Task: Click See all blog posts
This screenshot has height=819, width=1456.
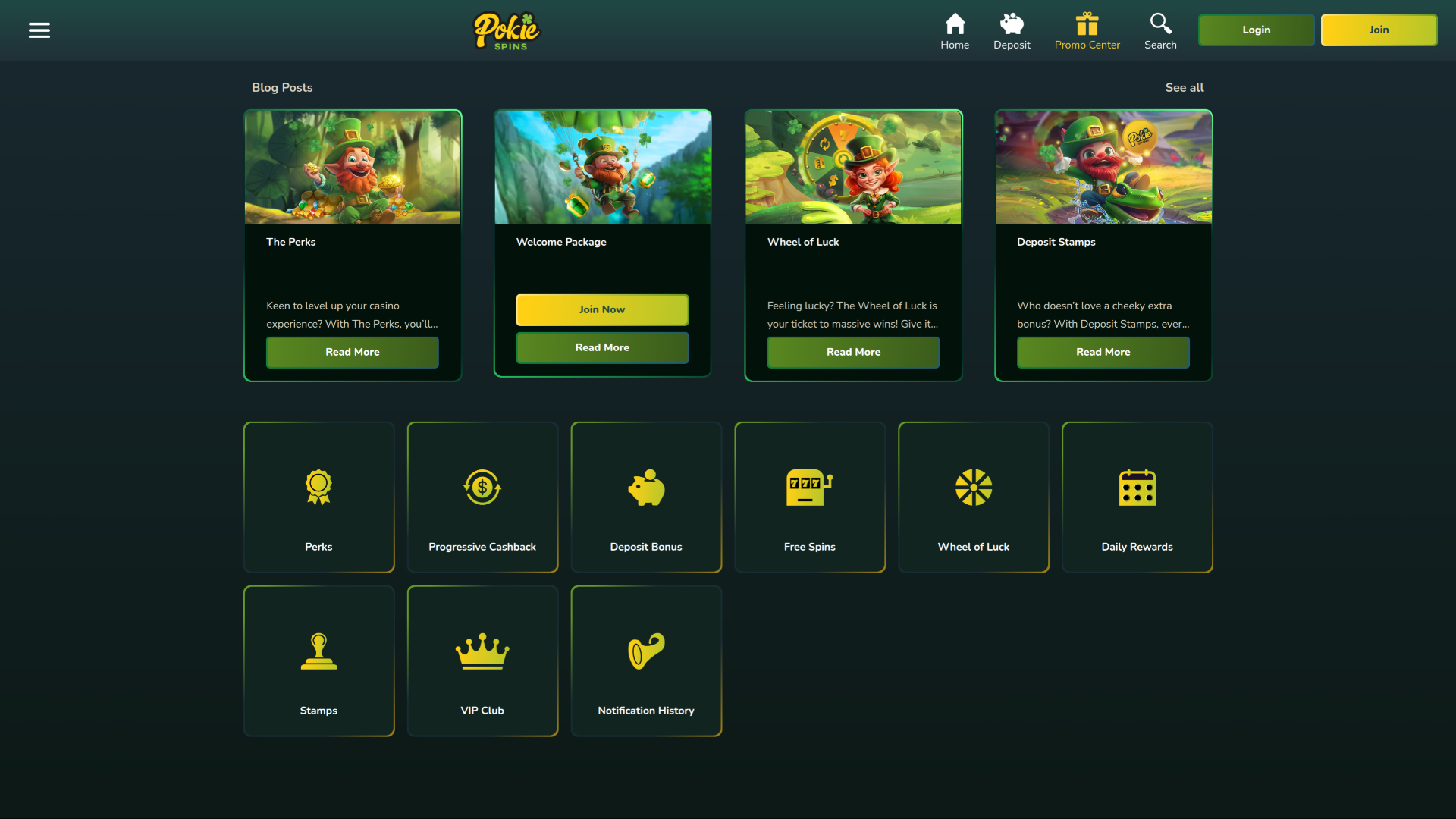Action: [1184, 87]
